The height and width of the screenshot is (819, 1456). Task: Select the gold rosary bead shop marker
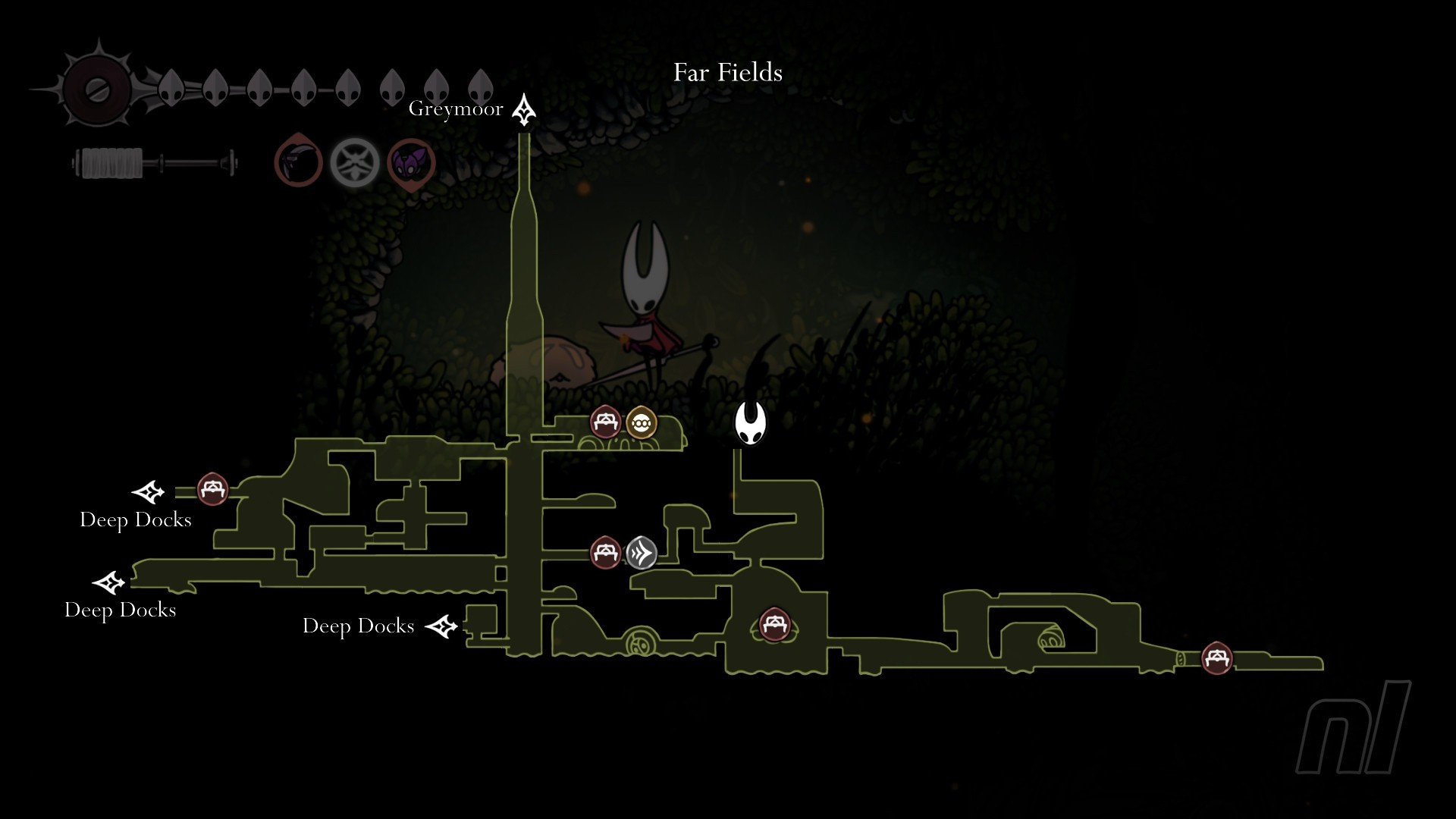[x=642, y=423]
